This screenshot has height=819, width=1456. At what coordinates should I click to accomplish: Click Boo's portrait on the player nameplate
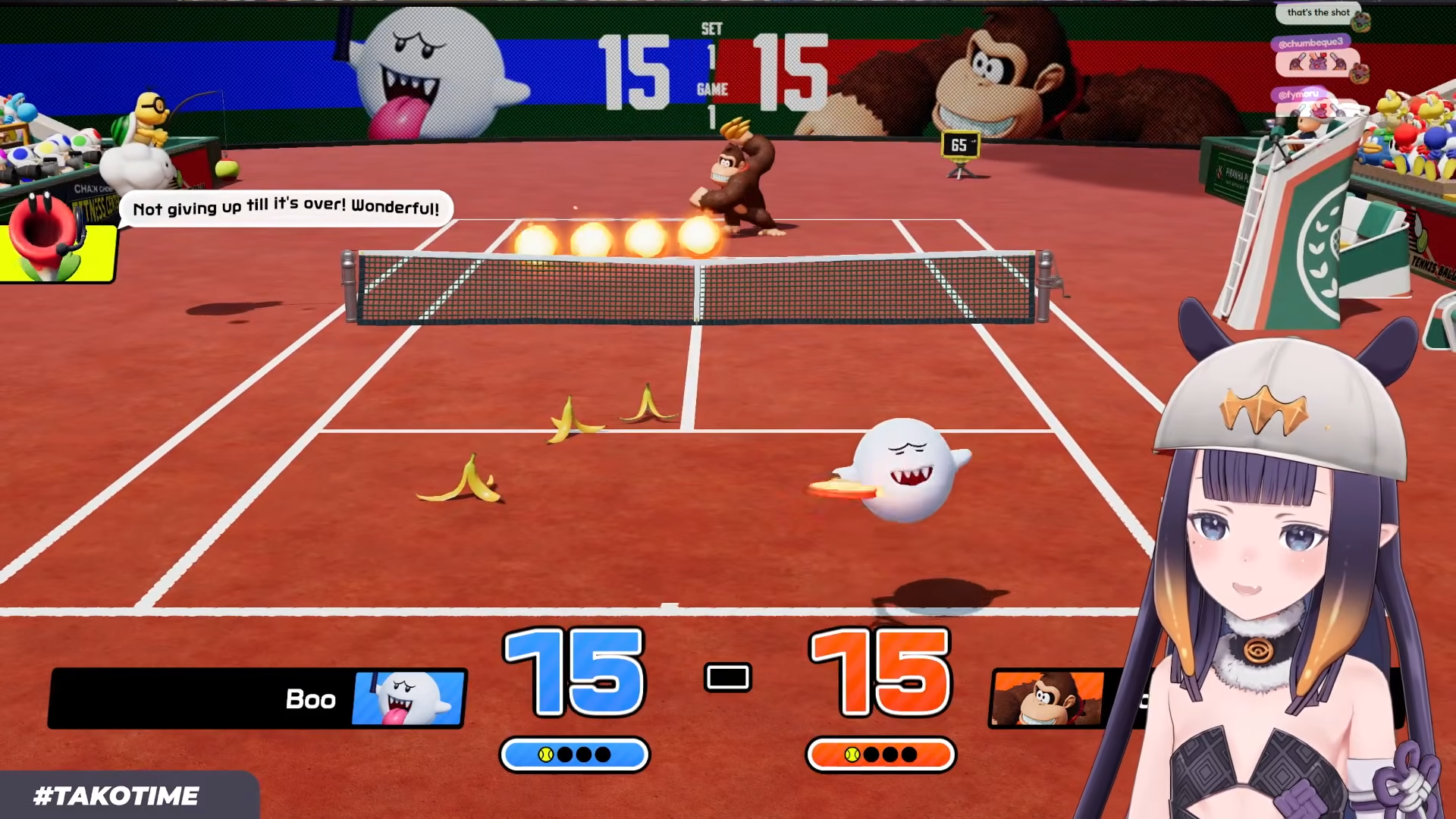pyautogui.click(x=409, y=698)
